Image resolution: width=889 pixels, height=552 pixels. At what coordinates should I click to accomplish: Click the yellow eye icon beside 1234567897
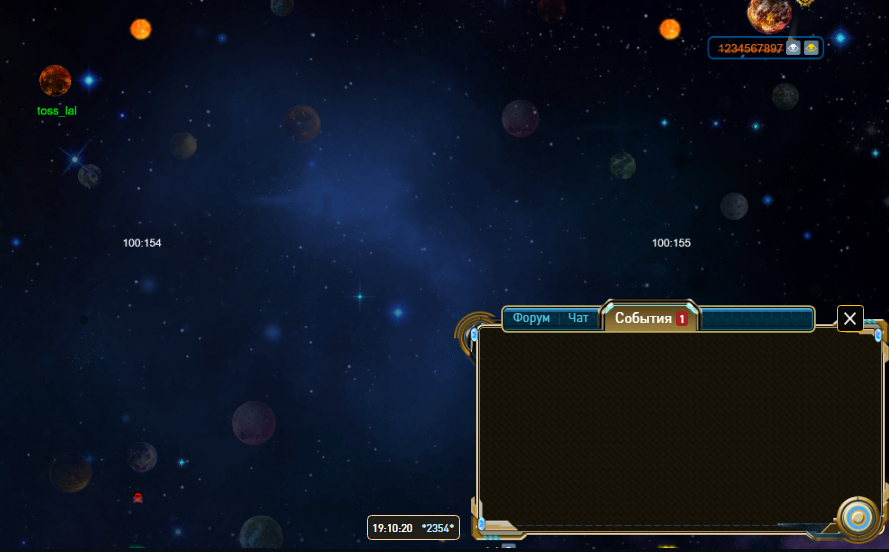coord(811,48)
